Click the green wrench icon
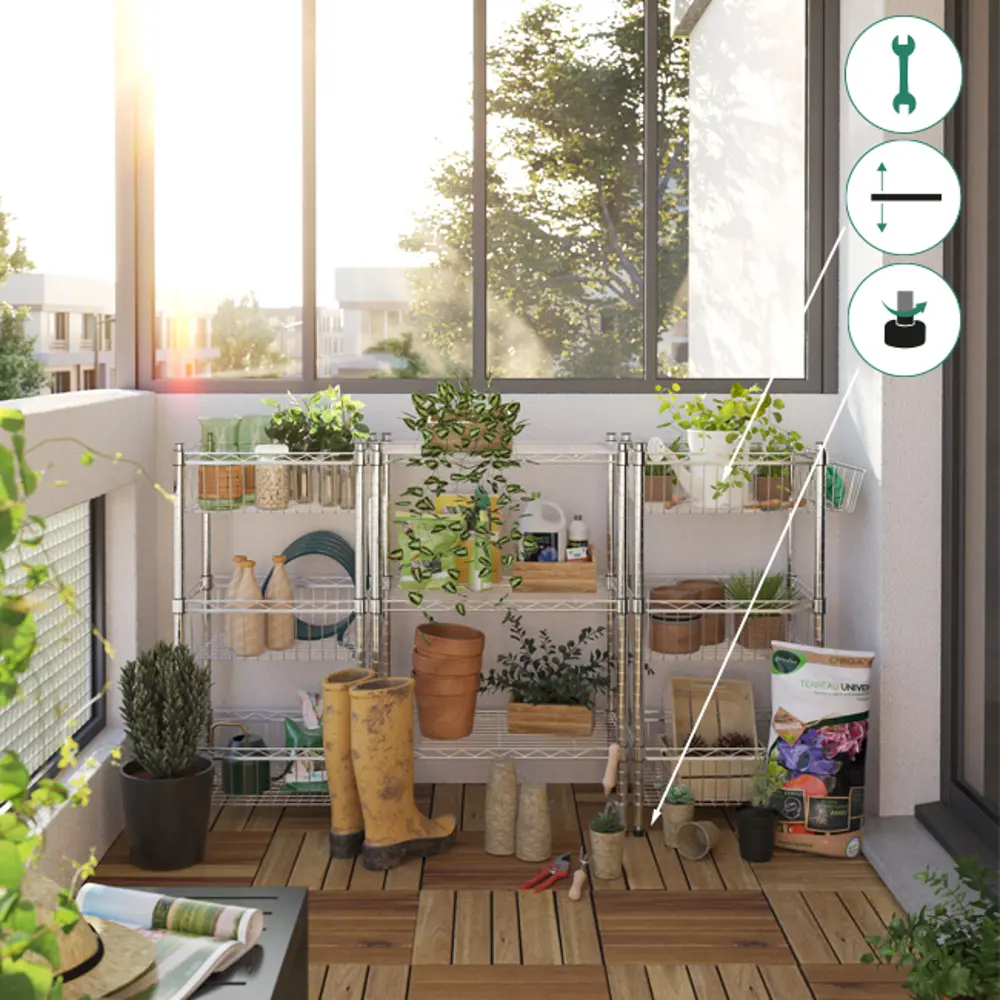1000x1000 pixels. (x=903, y=74)
